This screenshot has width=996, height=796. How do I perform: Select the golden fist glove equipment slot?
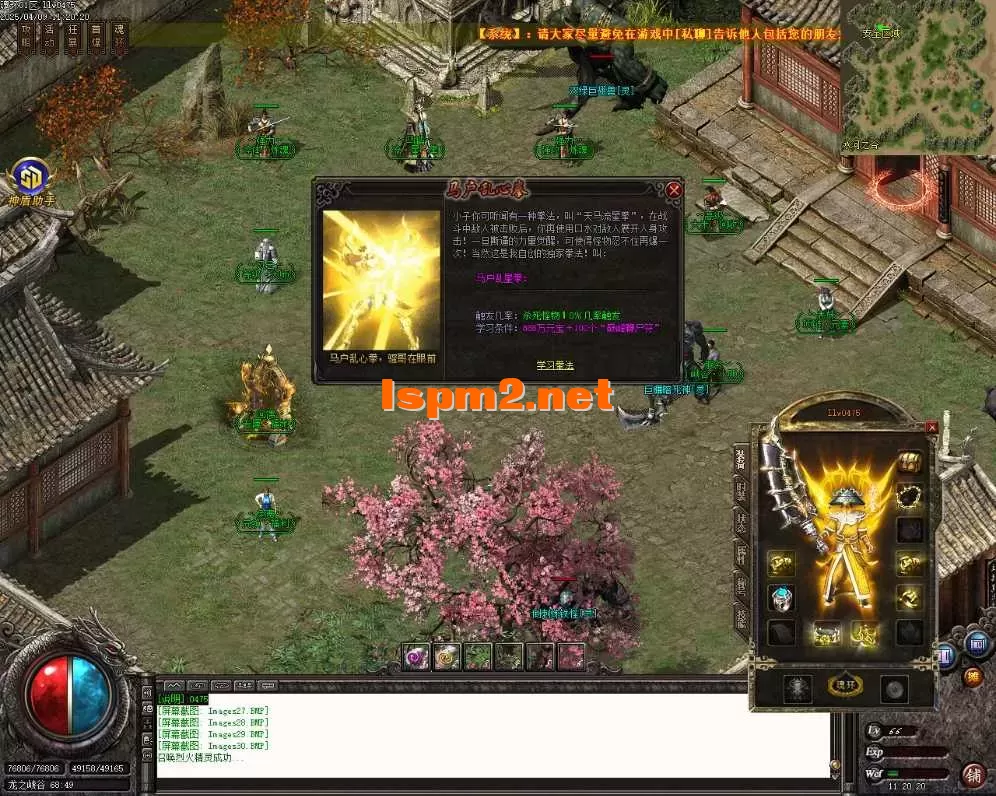tap(781, 565)
